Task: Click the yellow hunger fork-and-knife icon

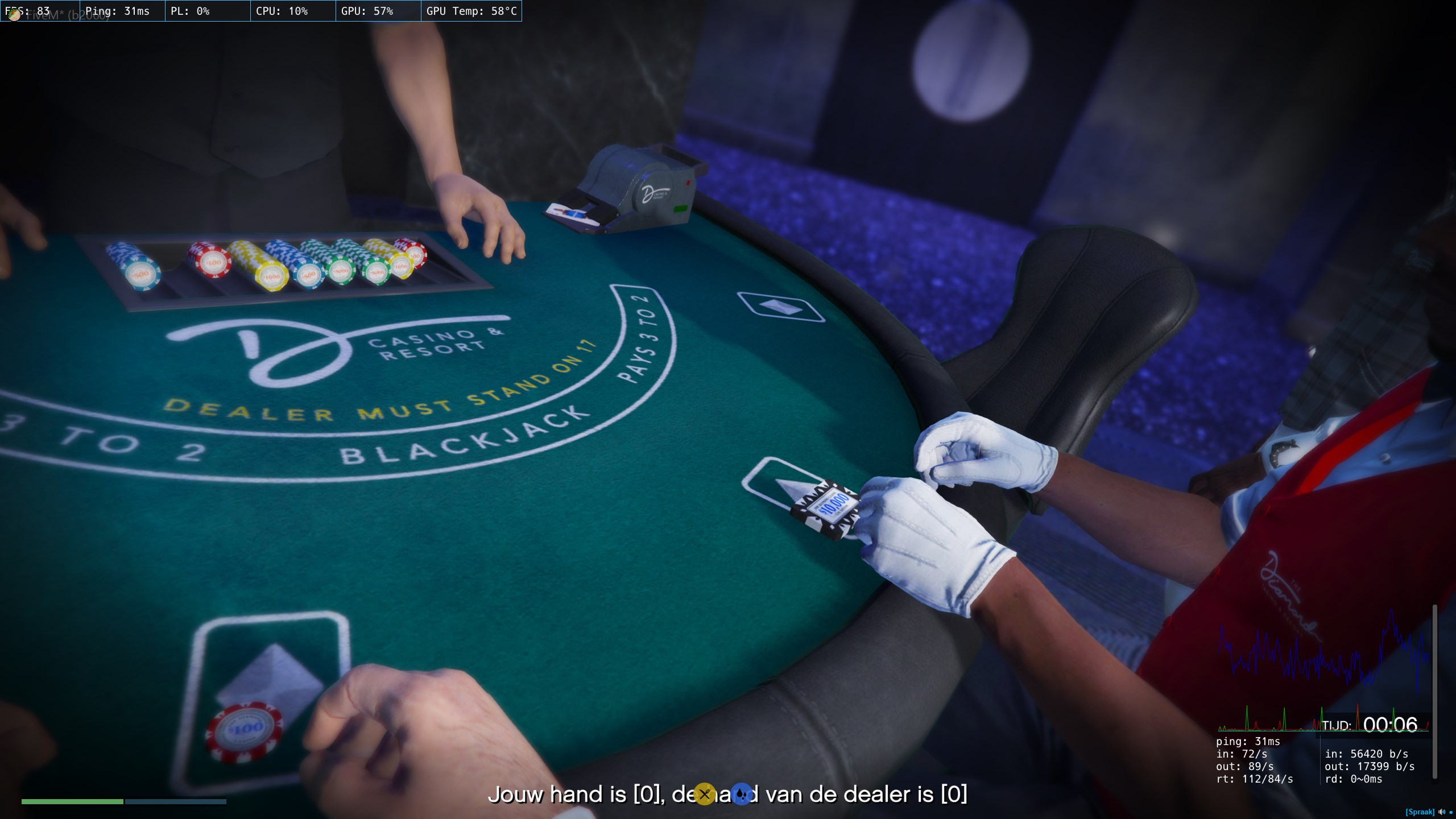Action: (704, 794)
